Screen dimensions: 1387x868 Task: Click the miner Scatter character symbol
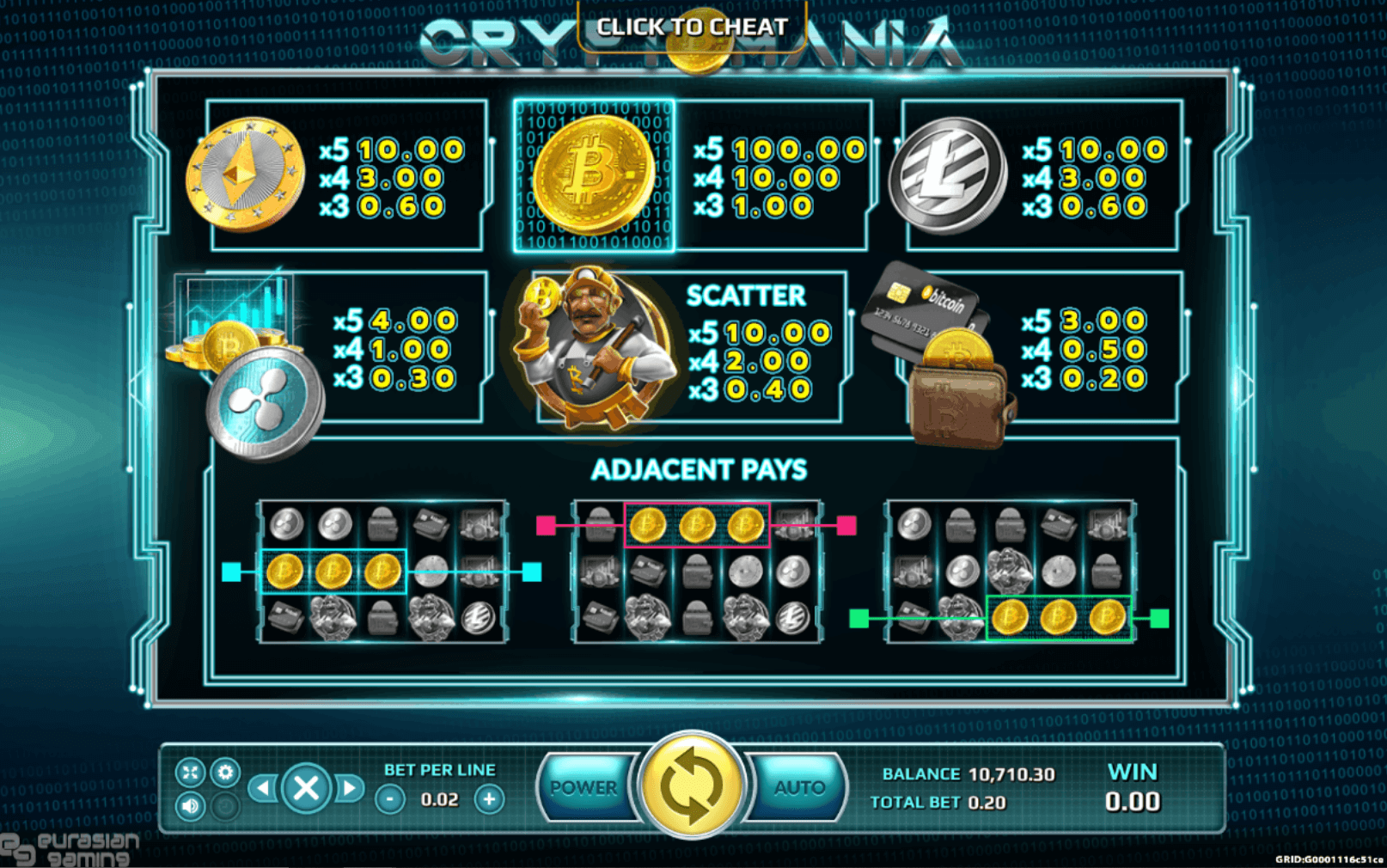589,348
